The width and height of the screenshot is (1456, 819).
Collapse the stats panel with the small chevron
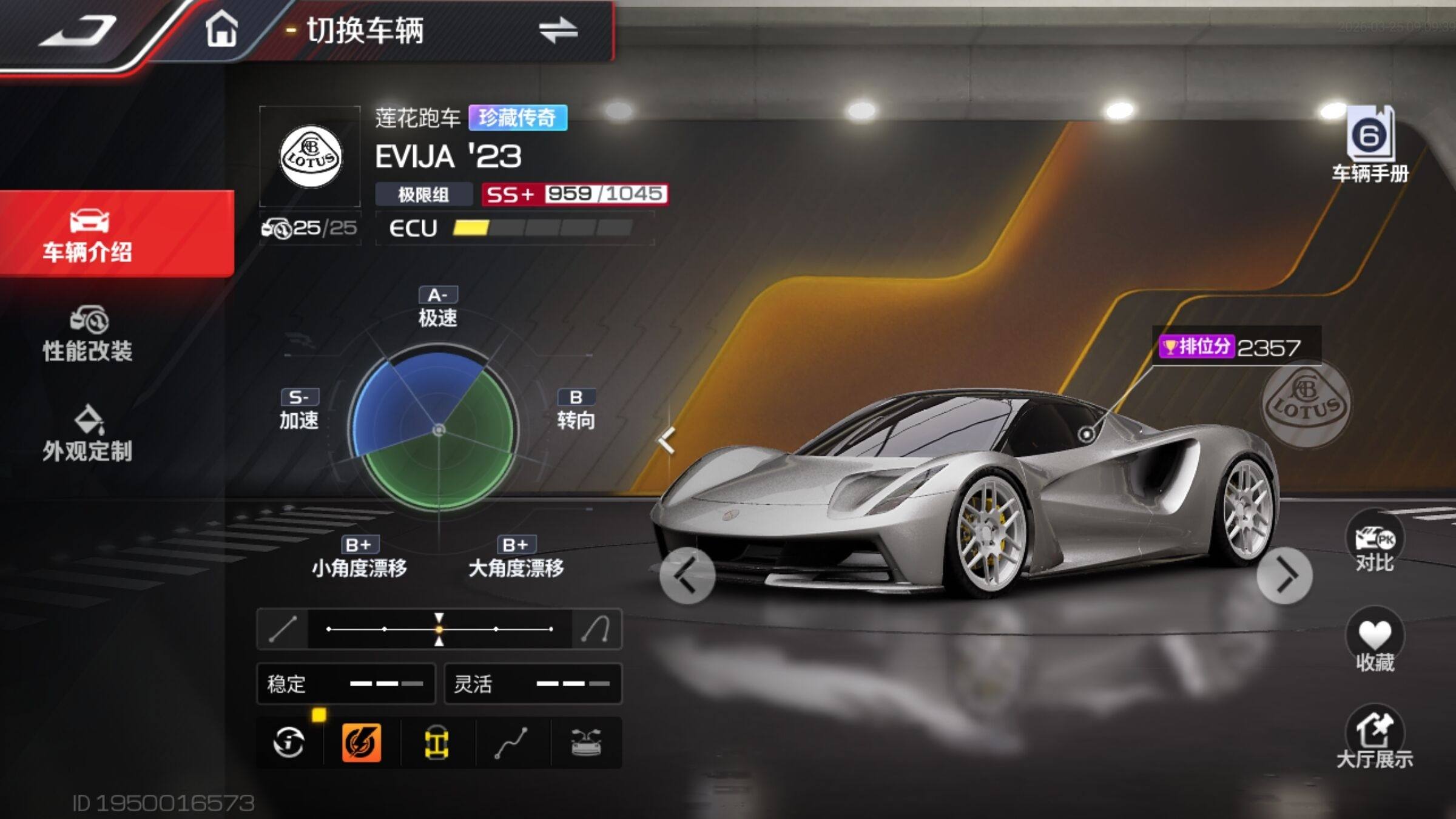pos(667,440)
